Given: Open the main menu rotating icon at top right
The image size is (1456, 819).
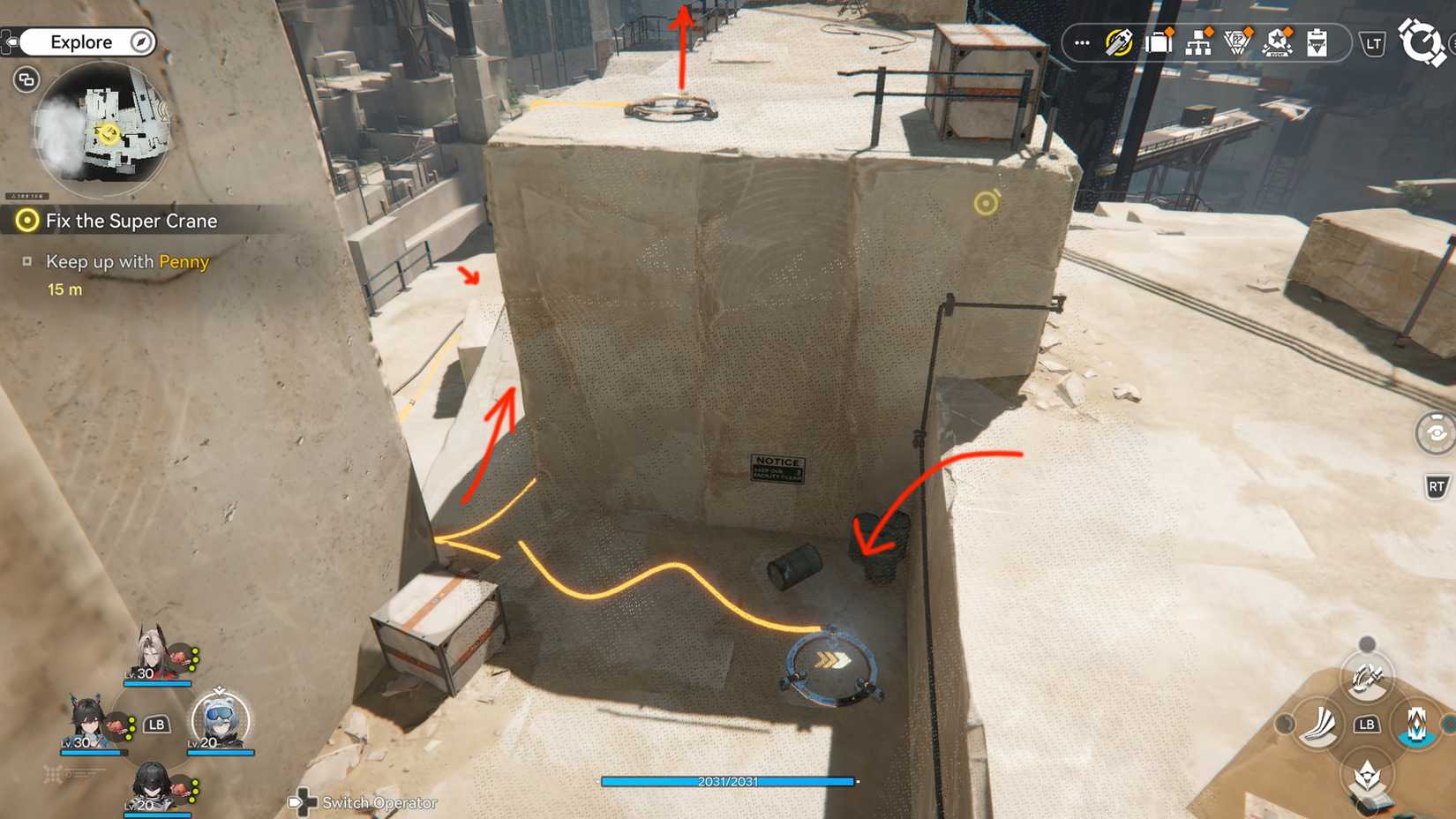Looking at the screenshot, I should pyautogui.click(x=1424, y=40).
